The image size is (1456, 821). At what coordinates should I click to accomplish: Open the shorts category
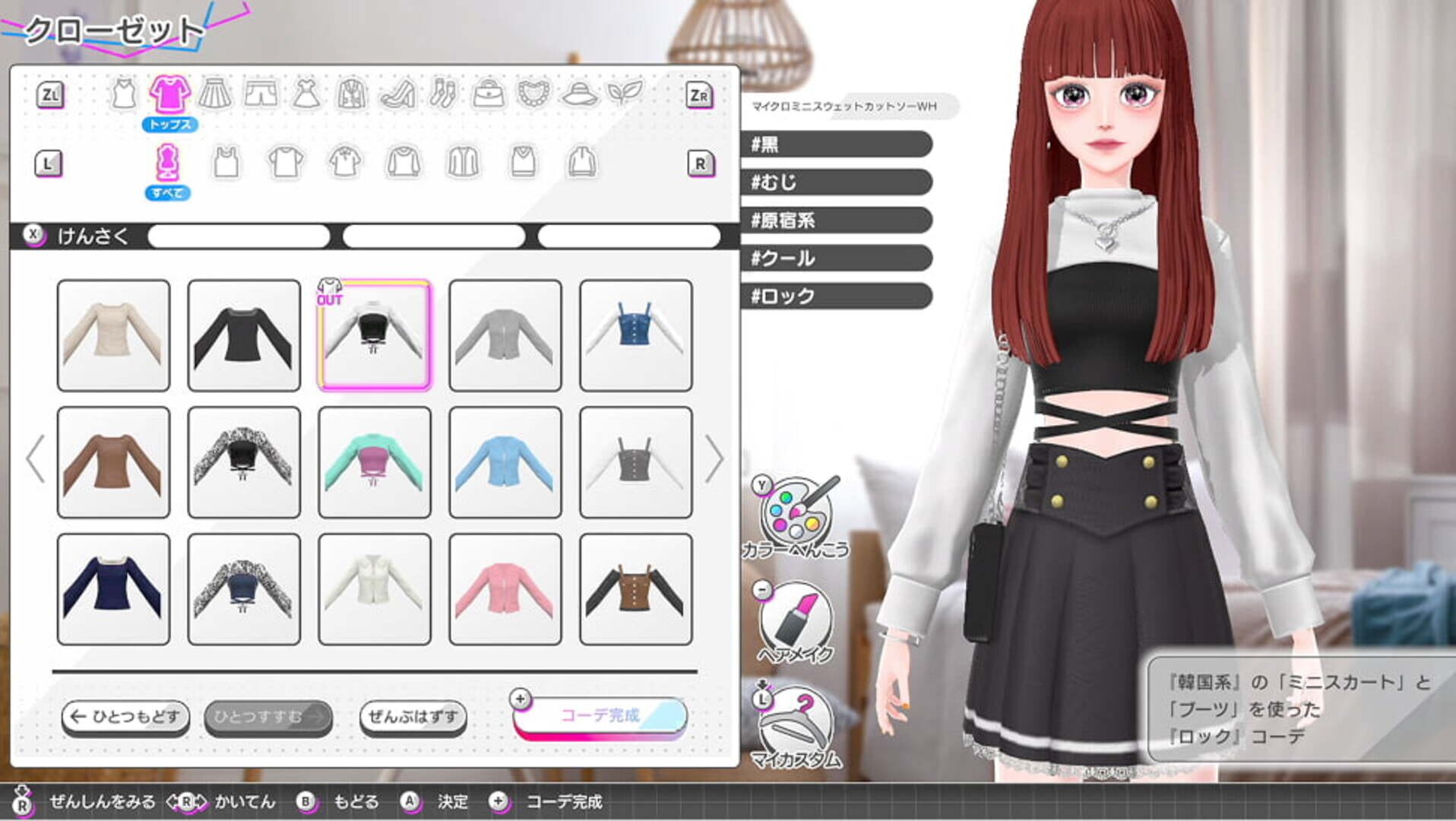(x=261, y=93)
